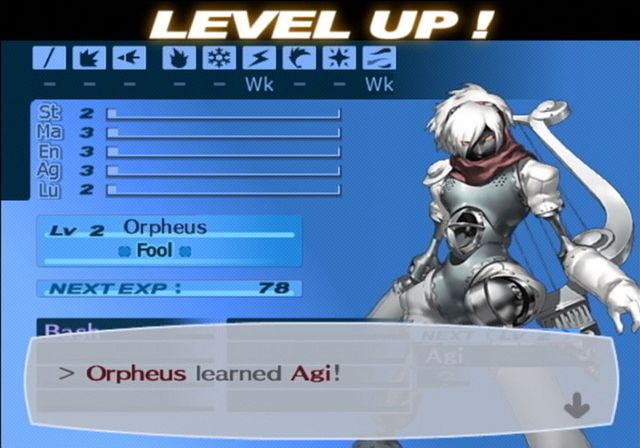The height and width of the screenshot is (448, 640).
Task: Select the slash affinity icon
Action: [x=49, y=58]
